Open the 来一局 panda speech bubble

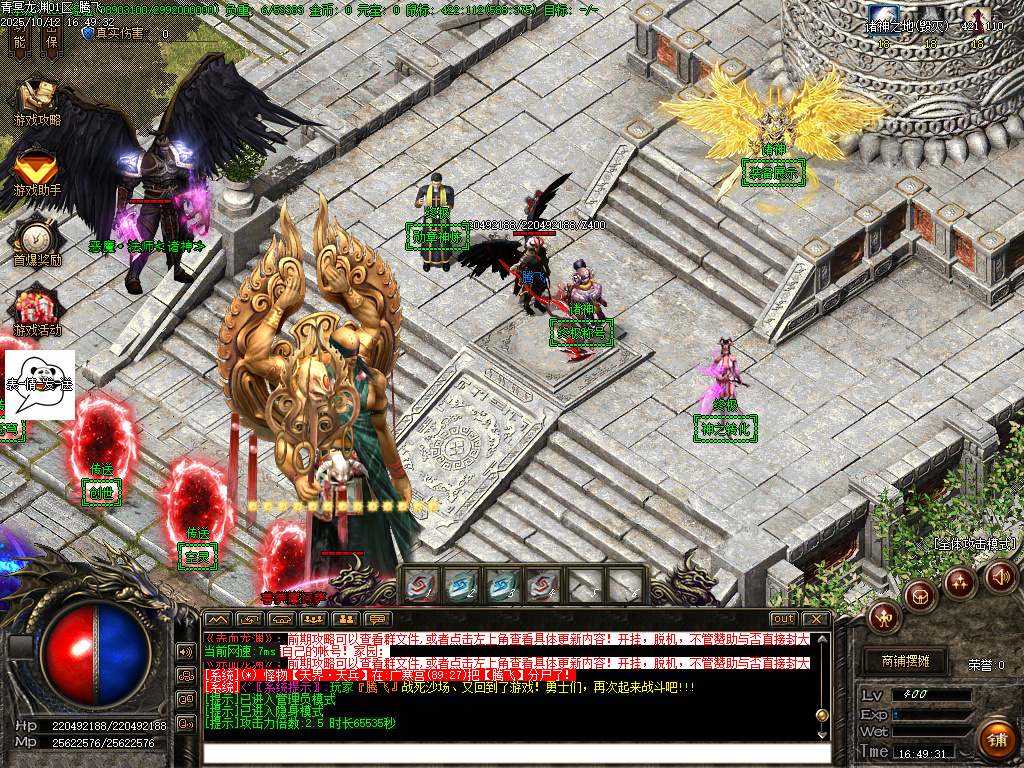tap(40, 384)
